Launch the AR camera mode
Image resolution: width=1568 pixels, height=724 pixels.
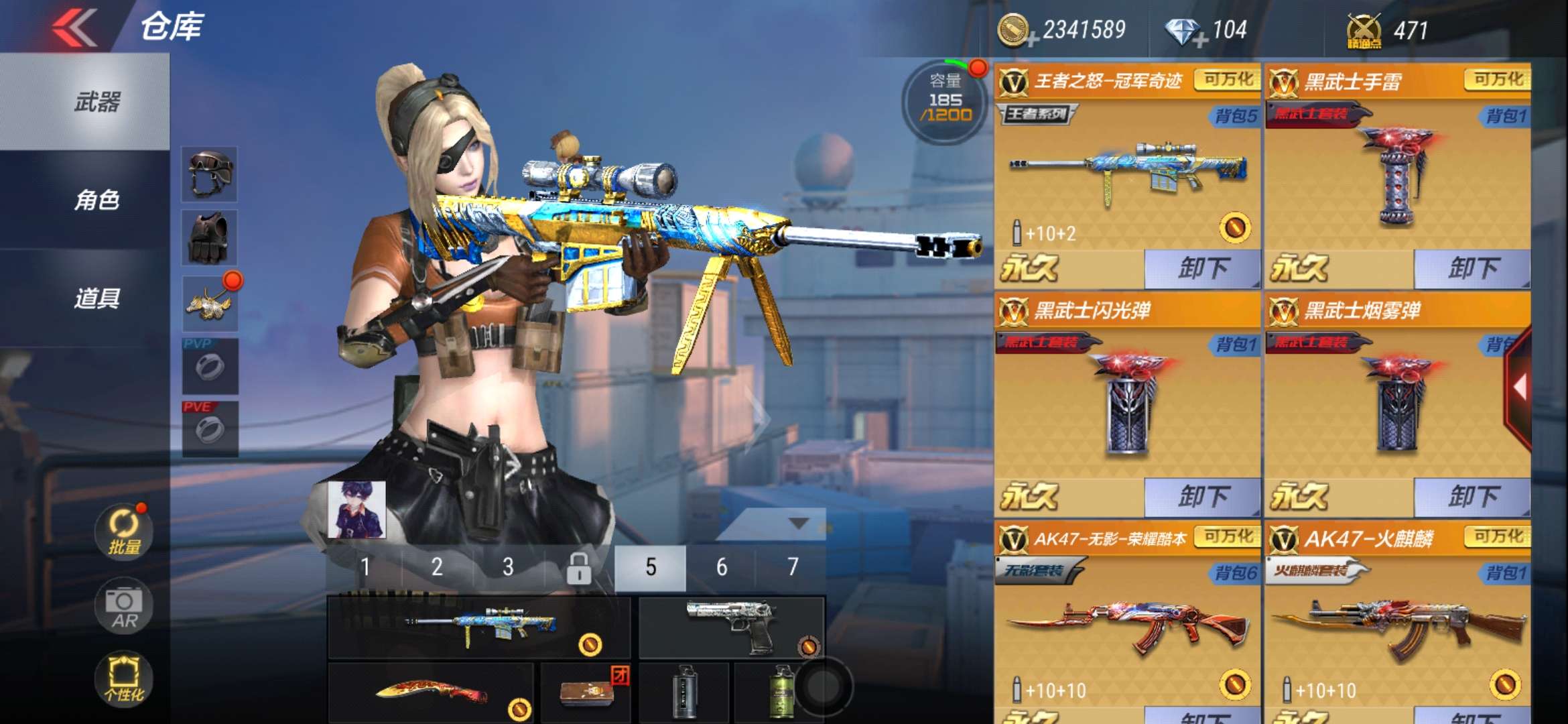(x=124, y=607)
